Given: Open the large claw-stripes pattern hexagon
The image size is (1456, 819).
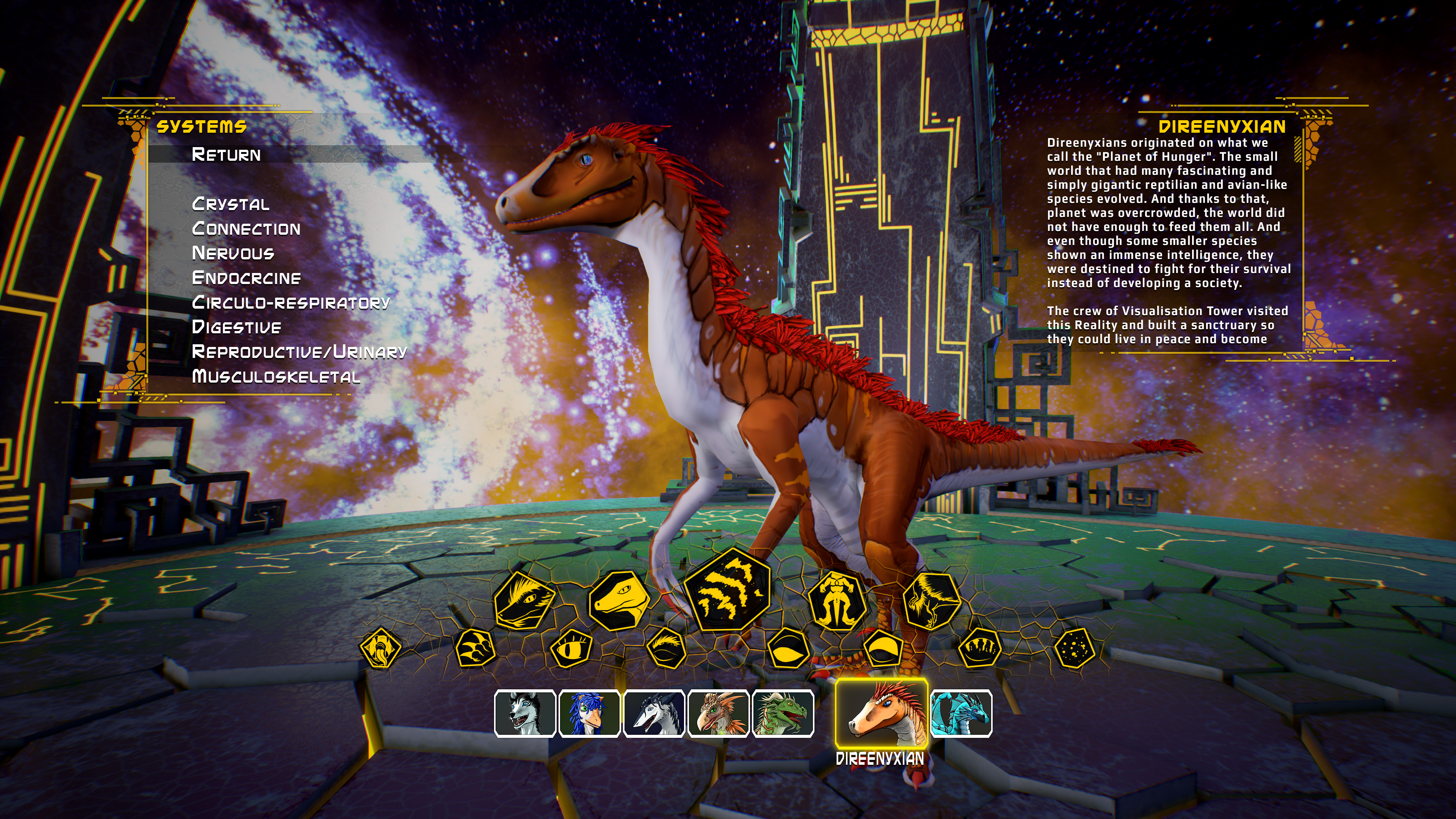Looking at the screenshot, I should click(727, 590).
